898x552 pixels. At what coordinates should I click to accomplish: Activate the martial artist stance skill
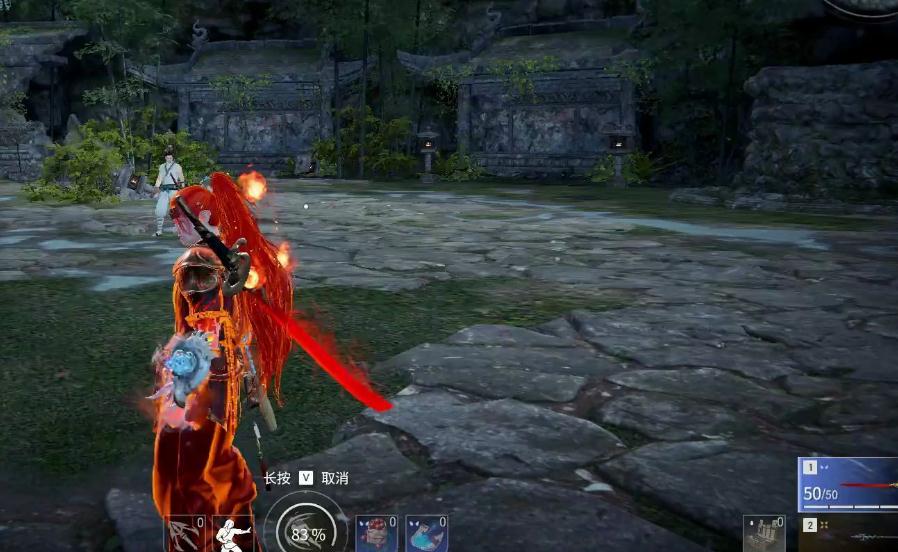click(233, 534)
